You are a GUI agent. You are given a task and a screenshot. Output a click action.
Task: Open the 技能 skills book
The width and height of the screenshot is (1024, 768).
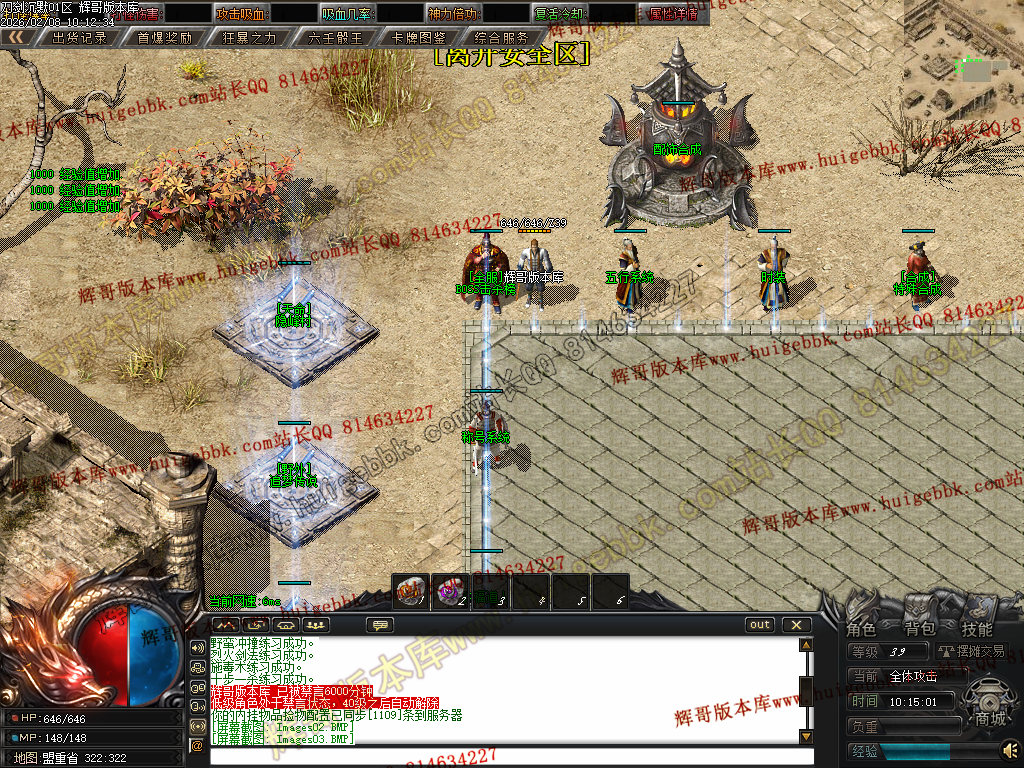click(977, 629)
